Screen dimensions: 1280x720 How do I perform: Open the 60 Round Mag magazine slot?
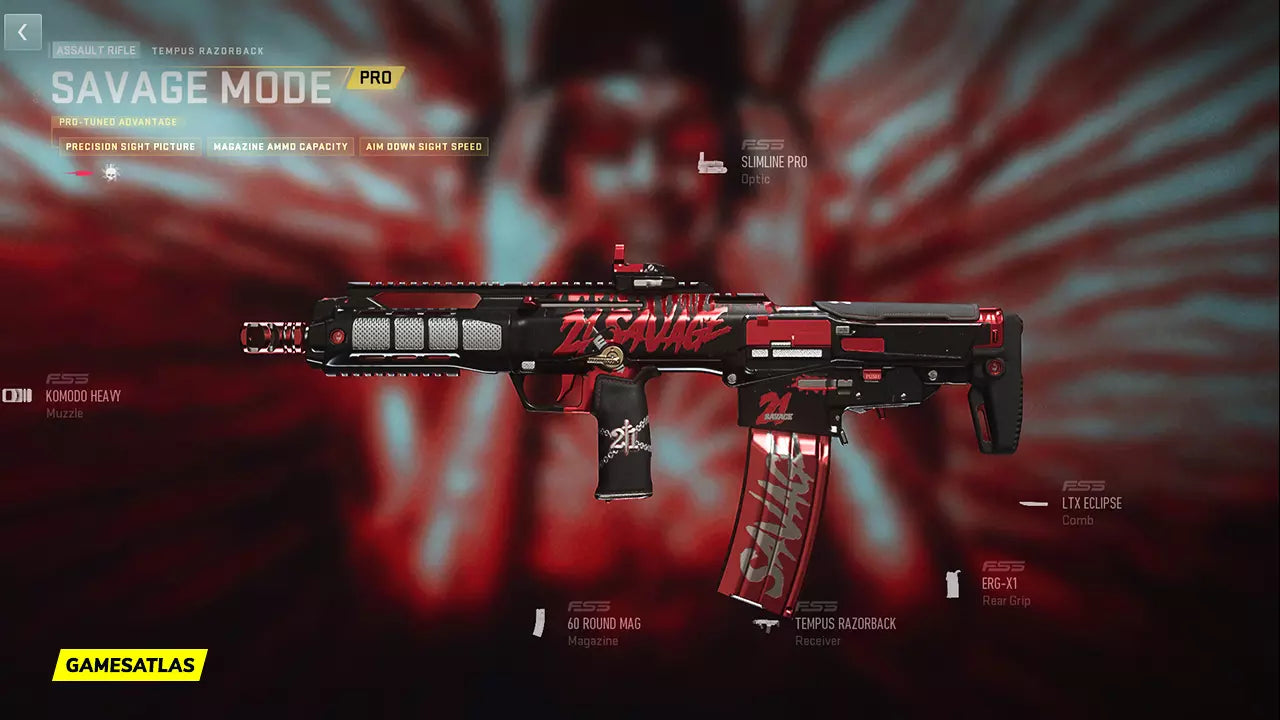coord(604,623)
